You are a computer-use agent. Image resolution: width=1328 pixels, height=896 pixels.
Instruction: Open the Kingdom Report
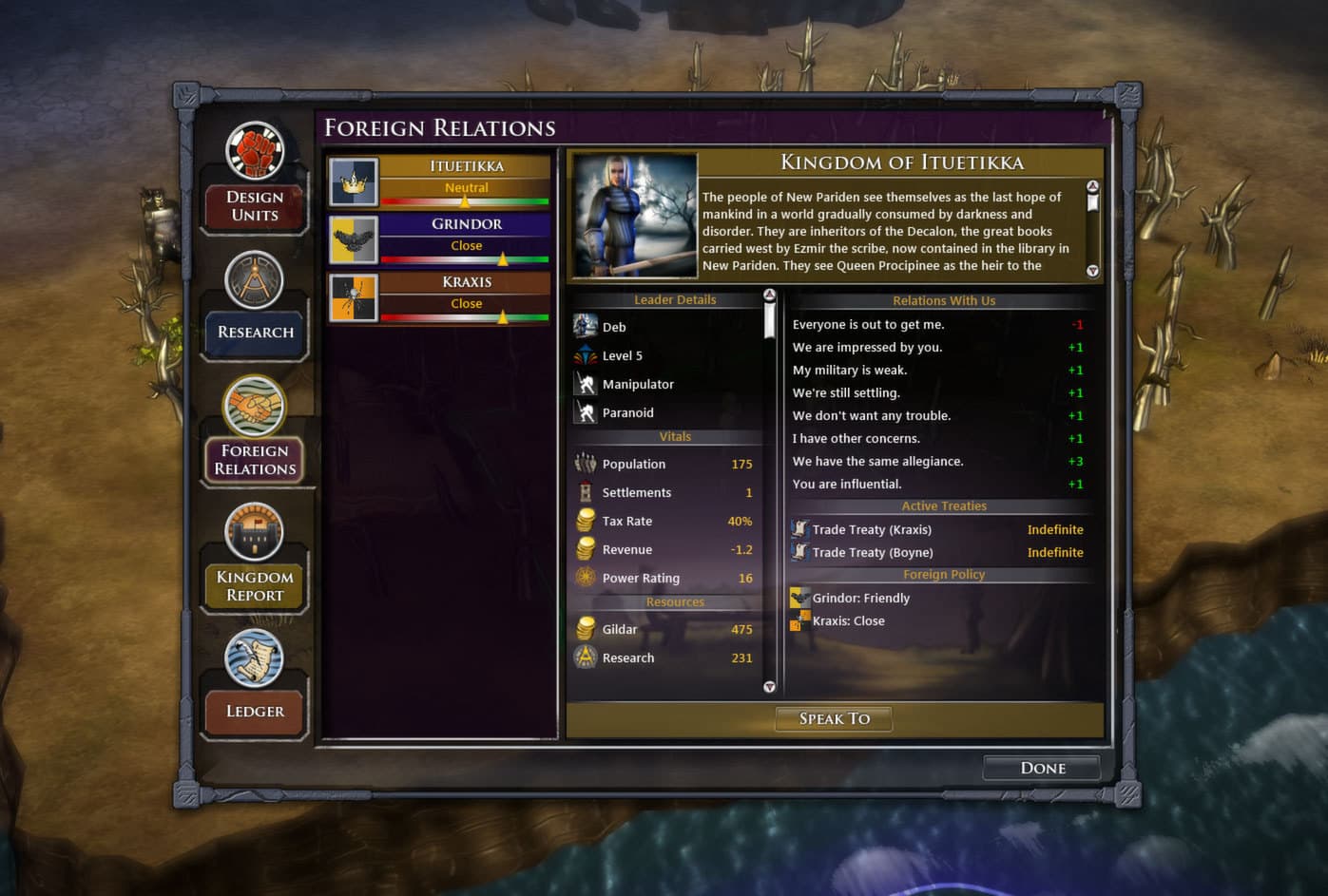pyautogui.click(x=255, y=585)
